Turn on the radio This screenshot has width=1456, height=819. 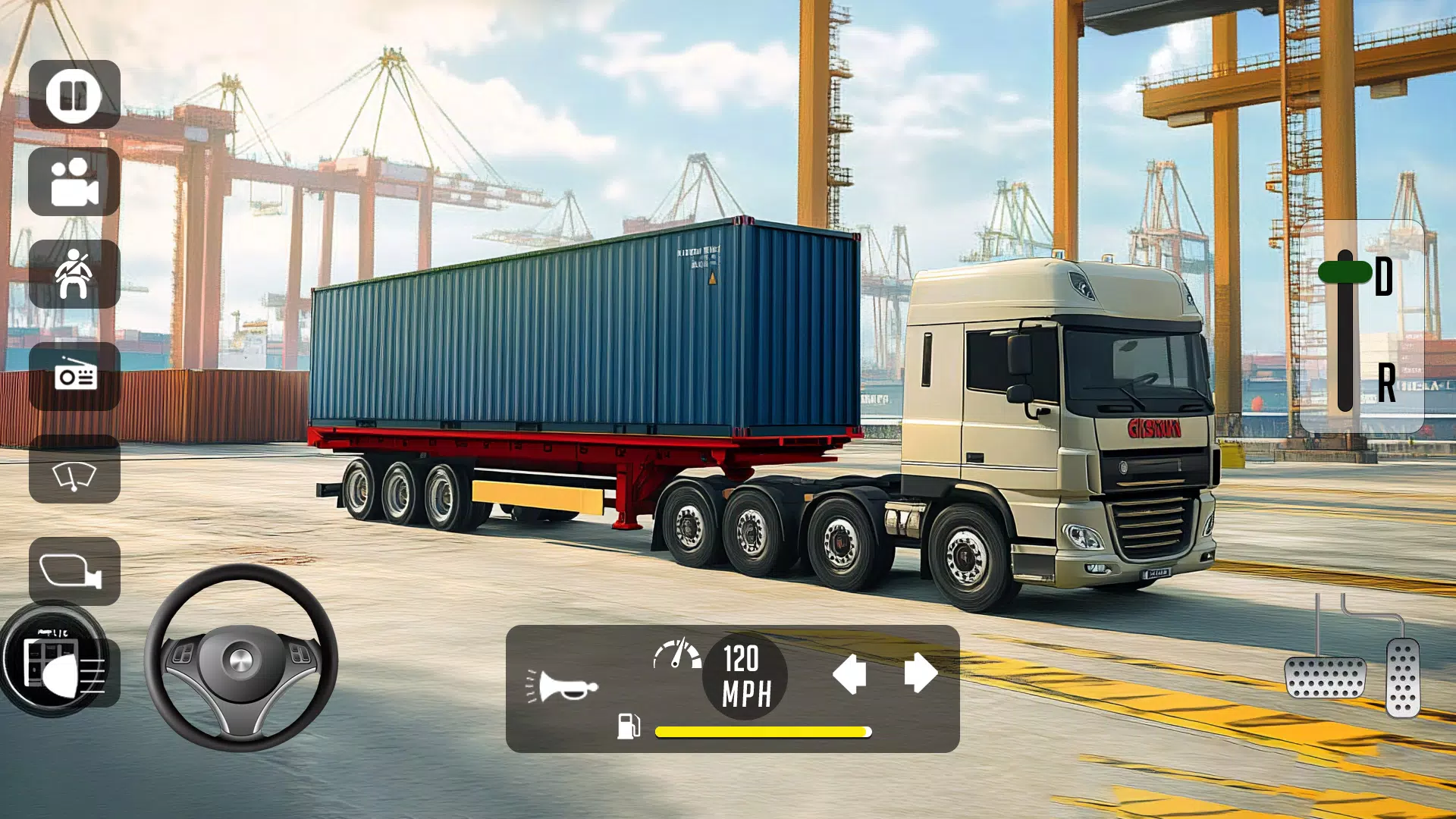coord(73,375)
